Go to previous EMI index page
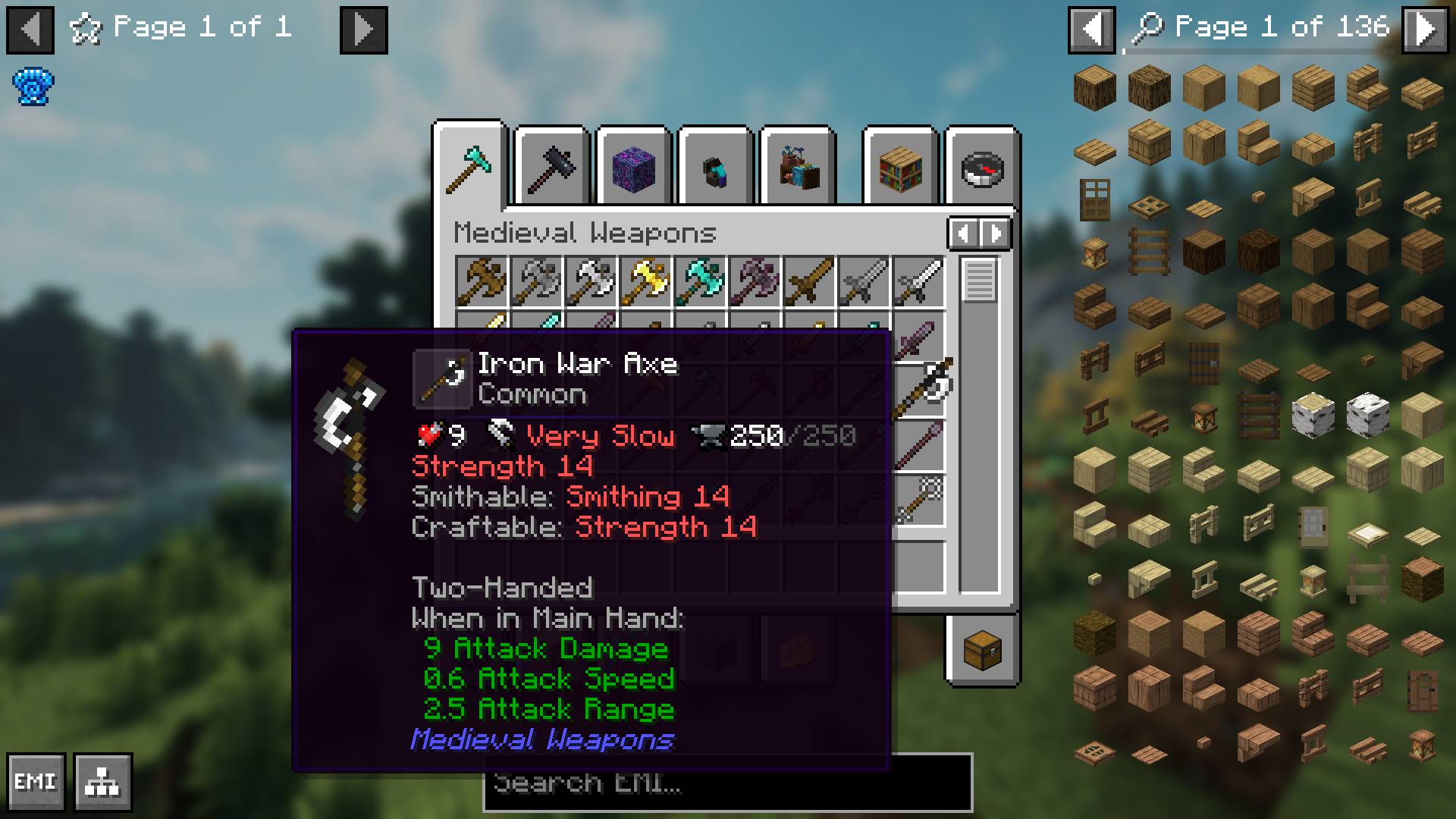The width and height of the screenshot is (1456, 819). point(1091,30)
